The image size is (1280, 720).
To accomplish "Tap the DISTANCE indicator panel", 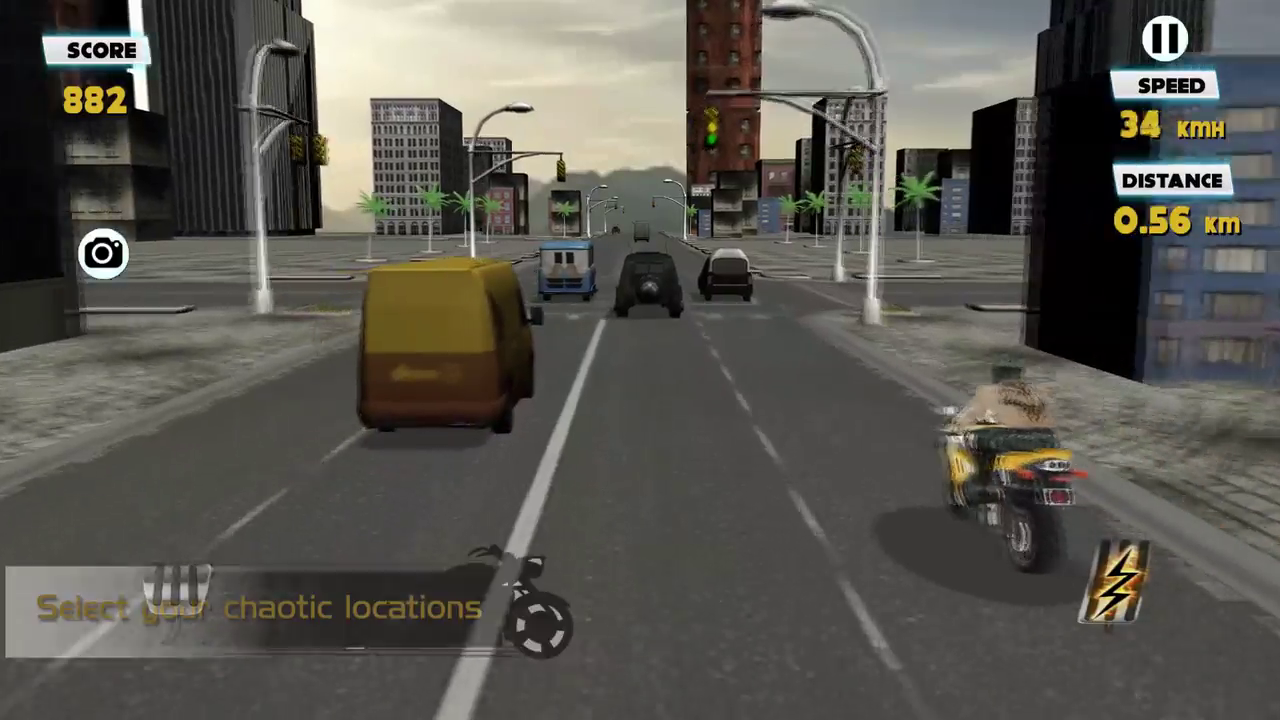I will [x=1171, y=181].
